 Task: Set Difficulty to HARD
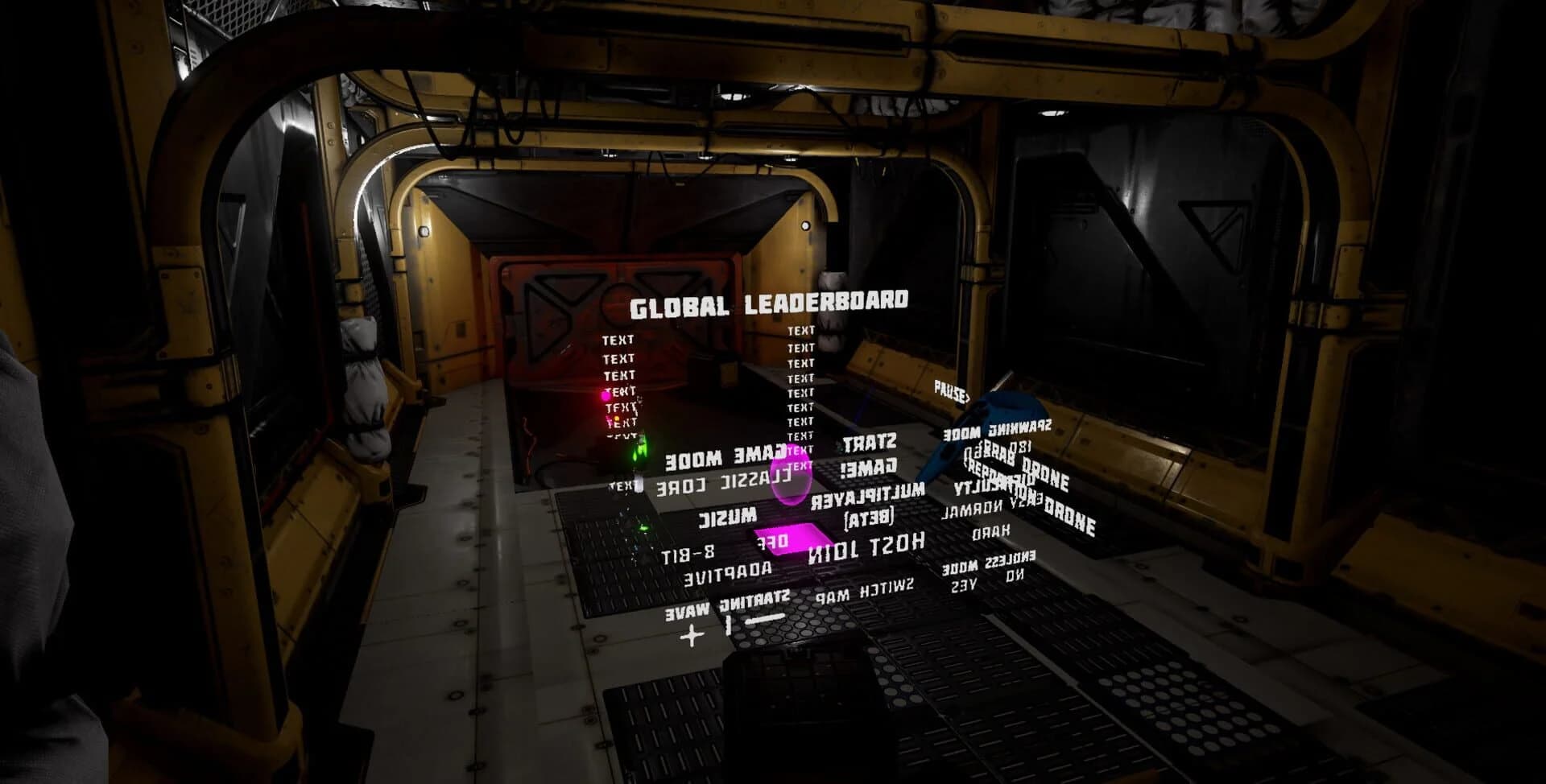pos(991,531)
